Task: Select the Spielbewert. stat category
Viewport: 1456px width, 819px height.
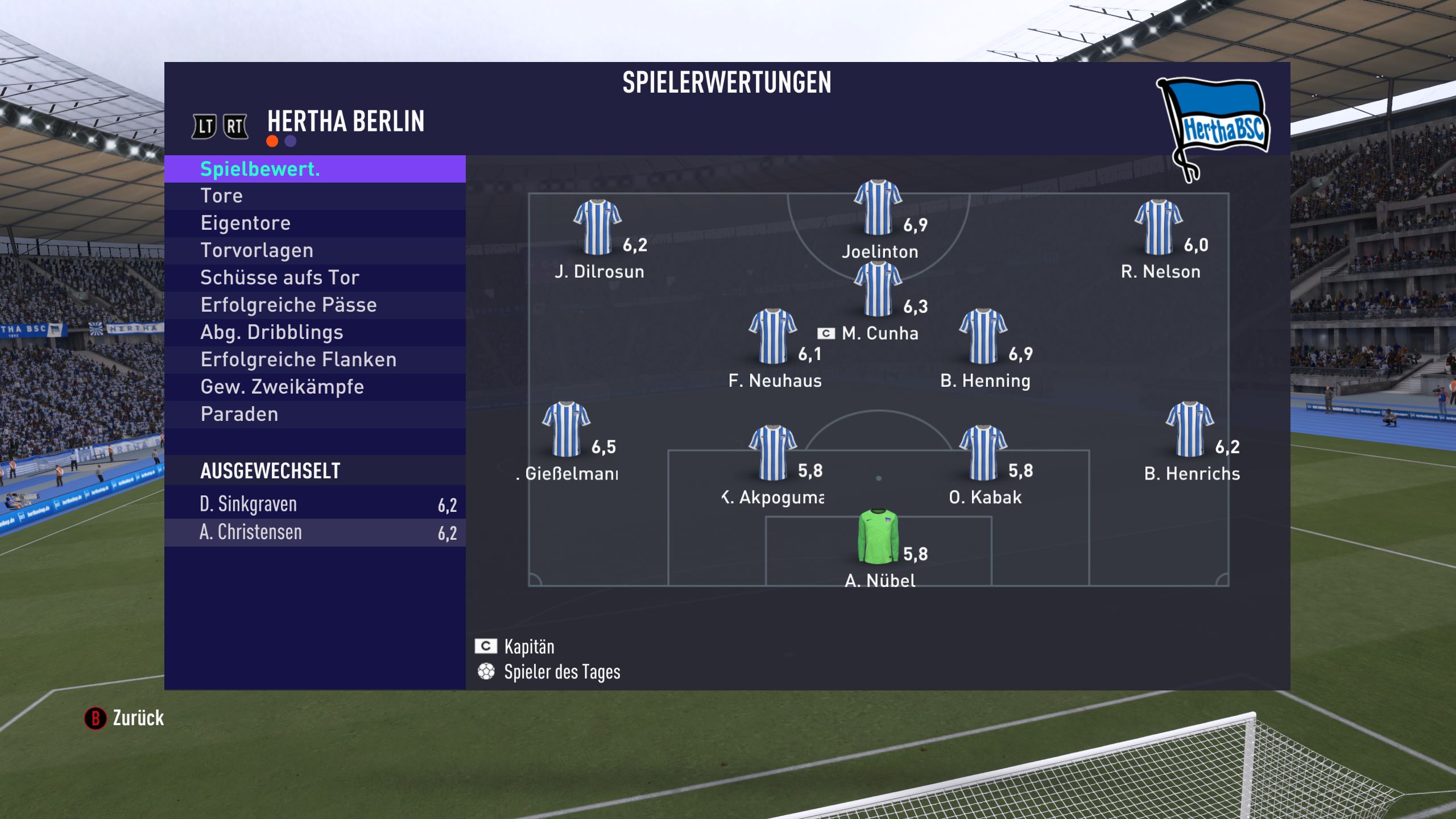Action: point(315,169)
